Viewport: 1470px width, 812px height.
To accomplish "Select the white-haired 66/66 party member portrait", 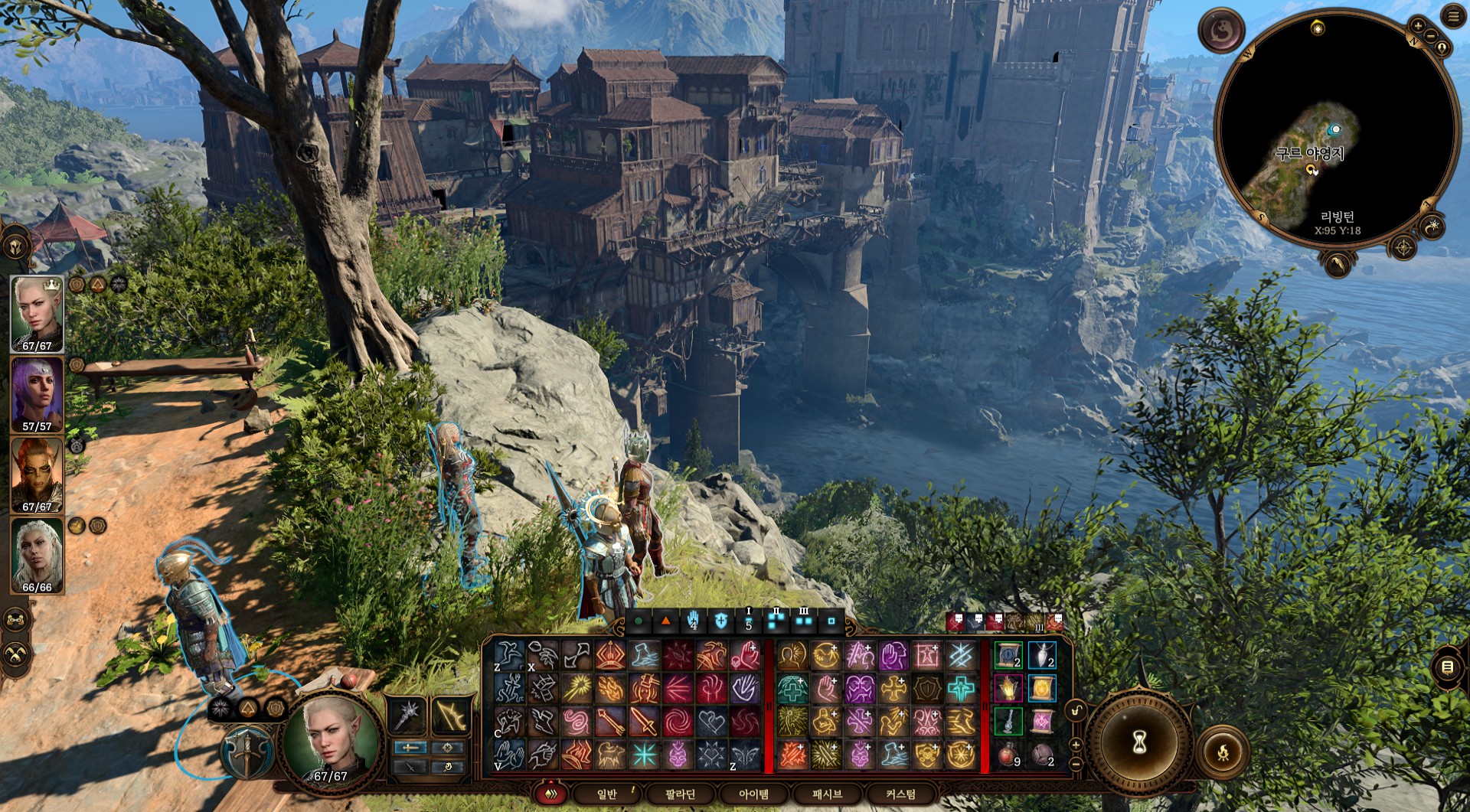I will pyautogui.click(x=37, y=555).
